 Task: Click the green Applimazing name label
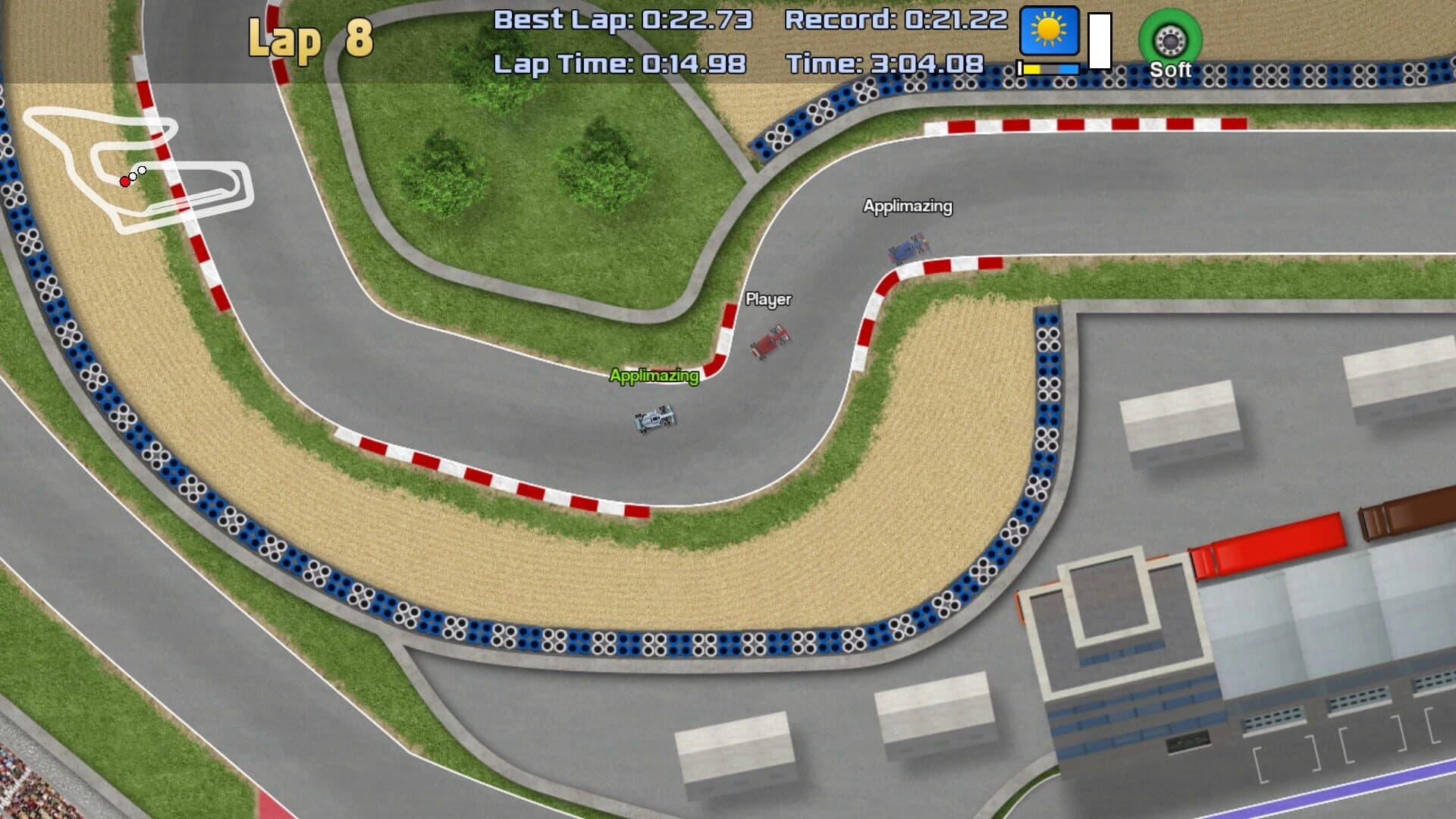pos(653,374)
